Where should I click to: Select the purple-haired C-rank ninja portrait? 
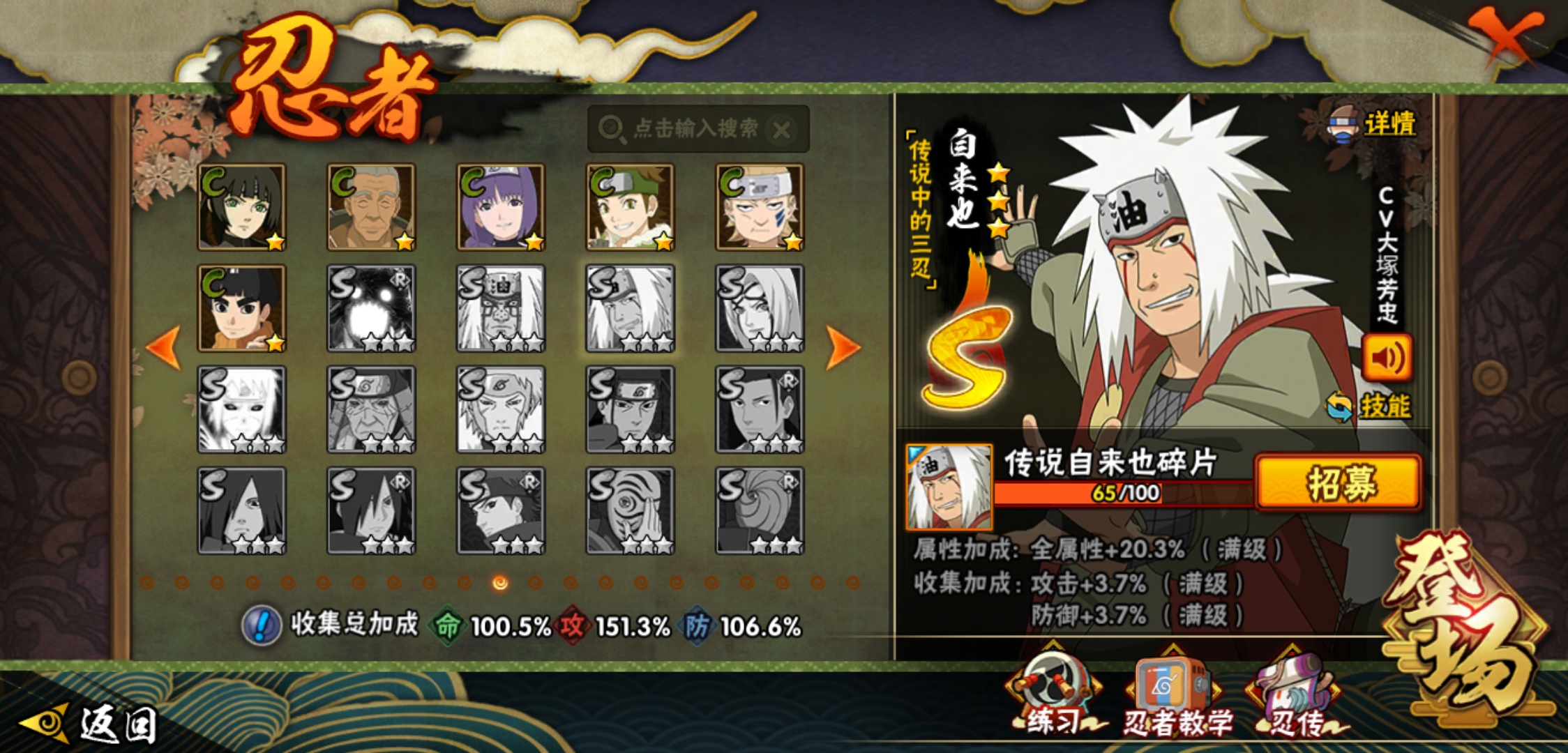tap(500, 207)
